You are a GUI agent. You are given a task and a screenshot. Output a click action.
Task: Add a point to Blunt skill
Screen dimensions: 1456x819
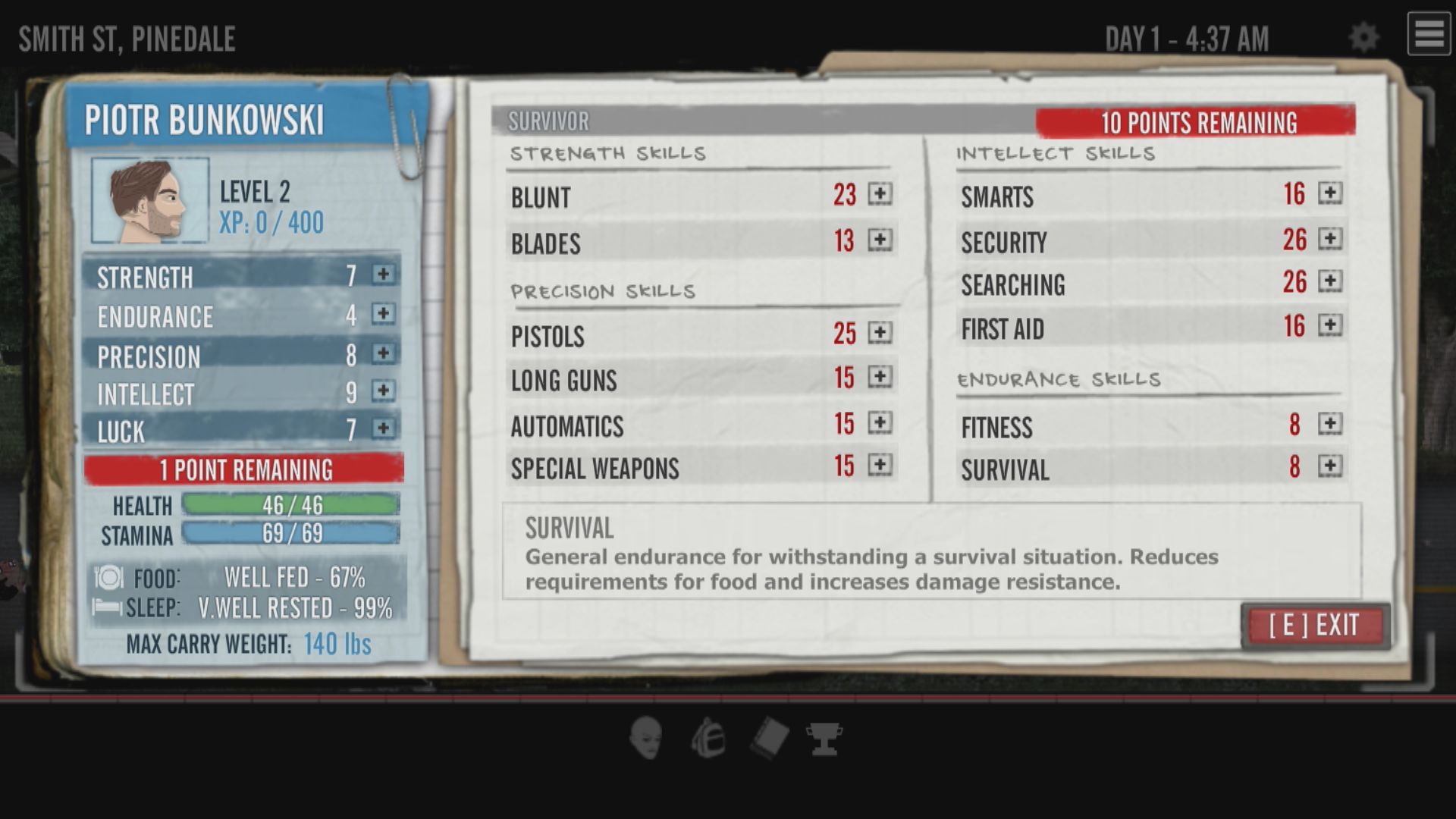pyautogui.click(x=880, y=194)
